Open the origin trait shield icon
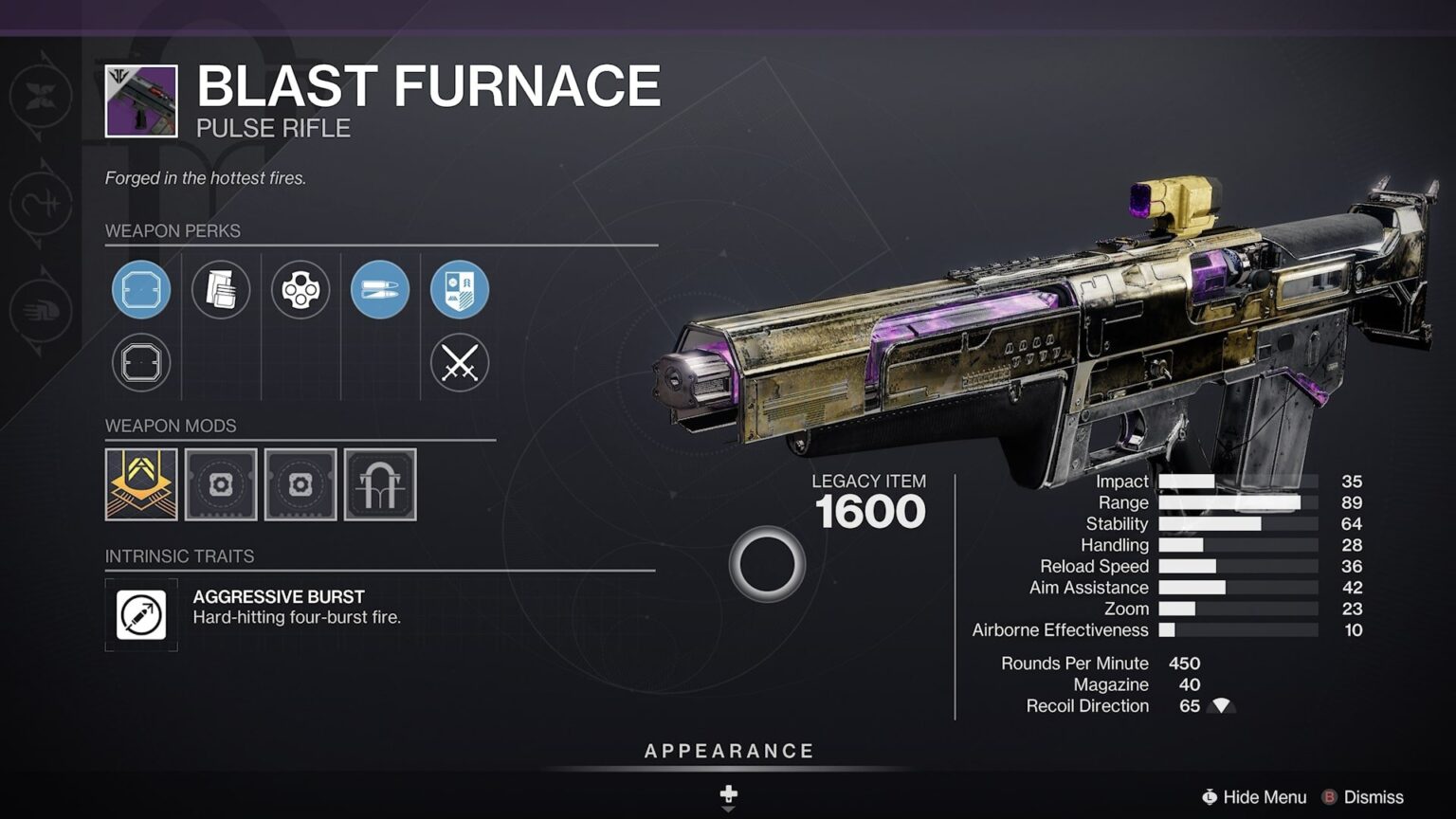1456x819 pixels. (460, 289)
